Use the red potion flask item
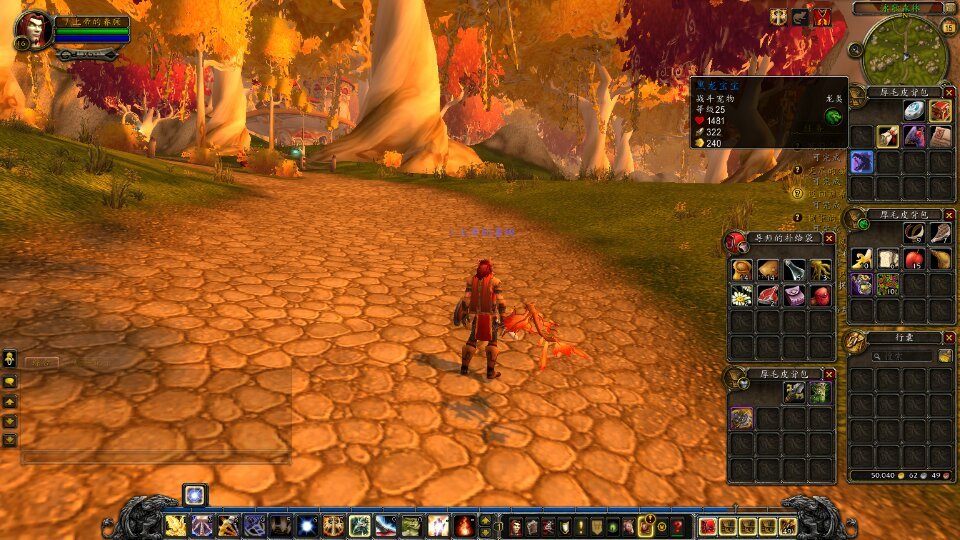 click(x=820, y=295)
